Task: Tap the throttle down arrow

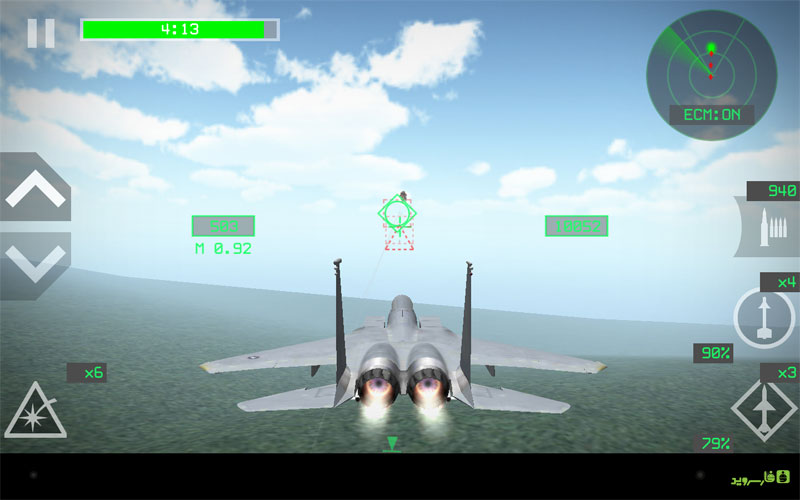Action: click(34, 262)
